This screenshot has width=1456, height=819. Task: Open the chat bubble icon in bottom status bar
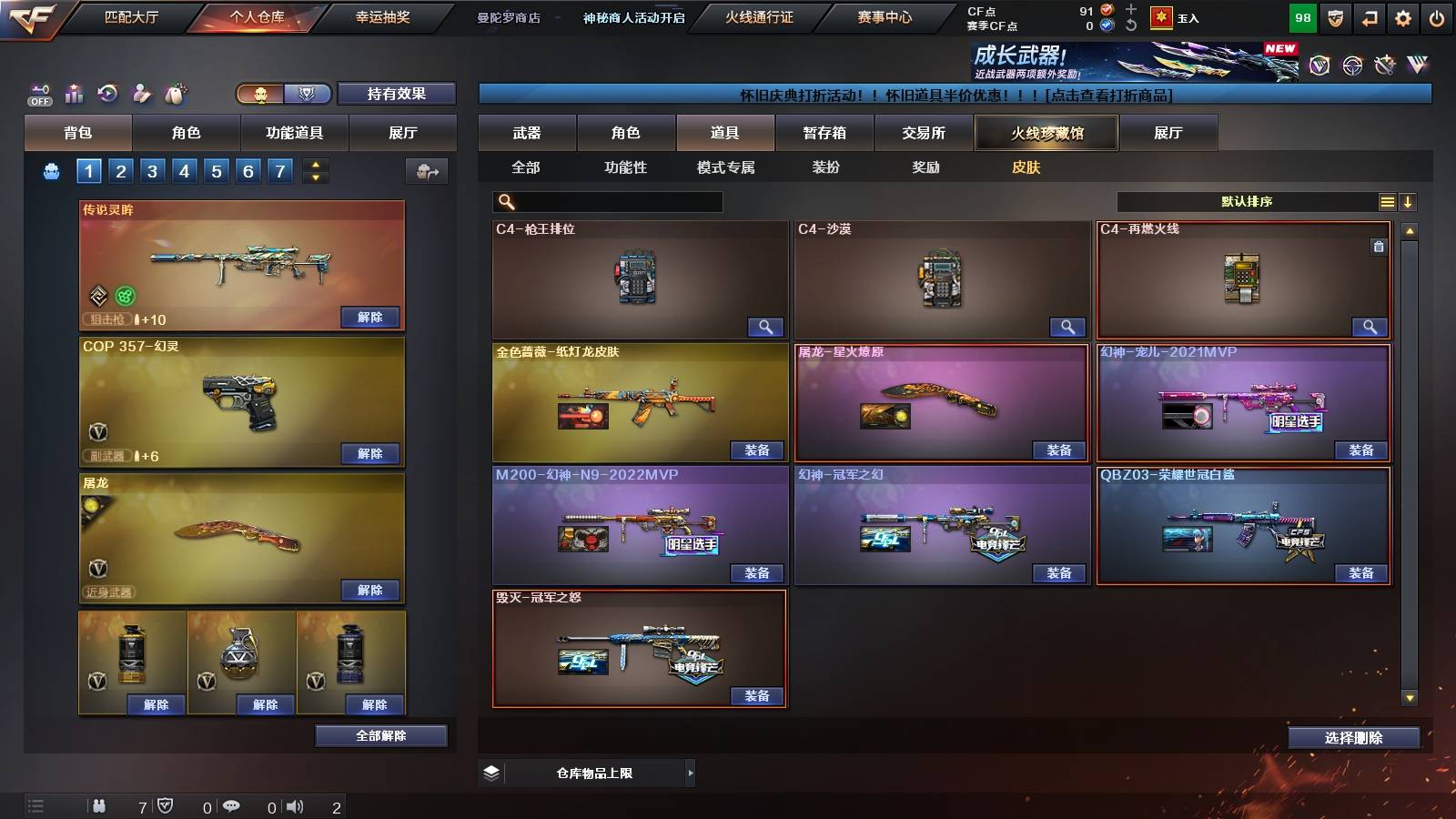tap(232, 806)
